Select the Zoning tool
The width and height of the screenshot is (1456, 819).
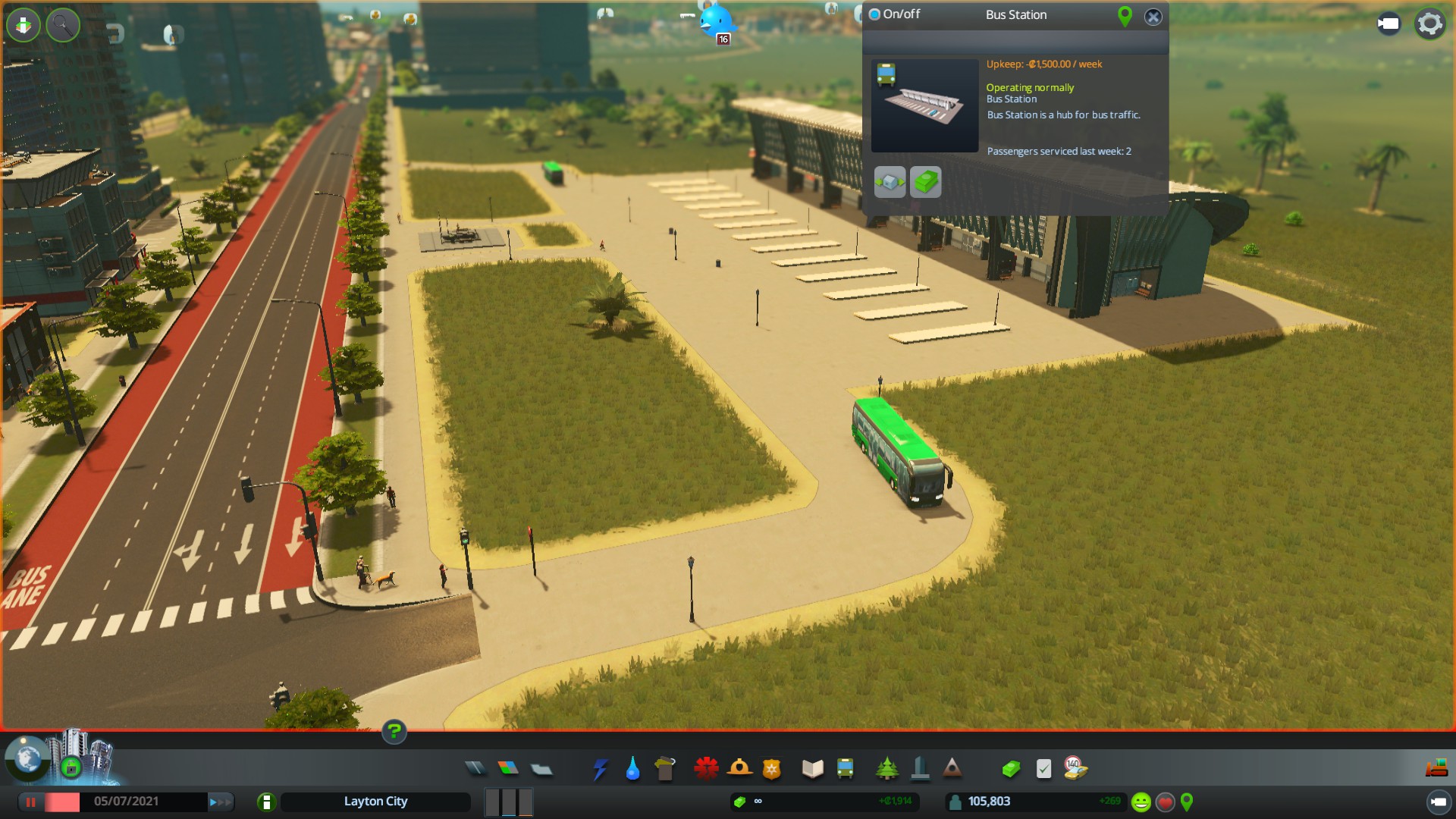point(508,769)
